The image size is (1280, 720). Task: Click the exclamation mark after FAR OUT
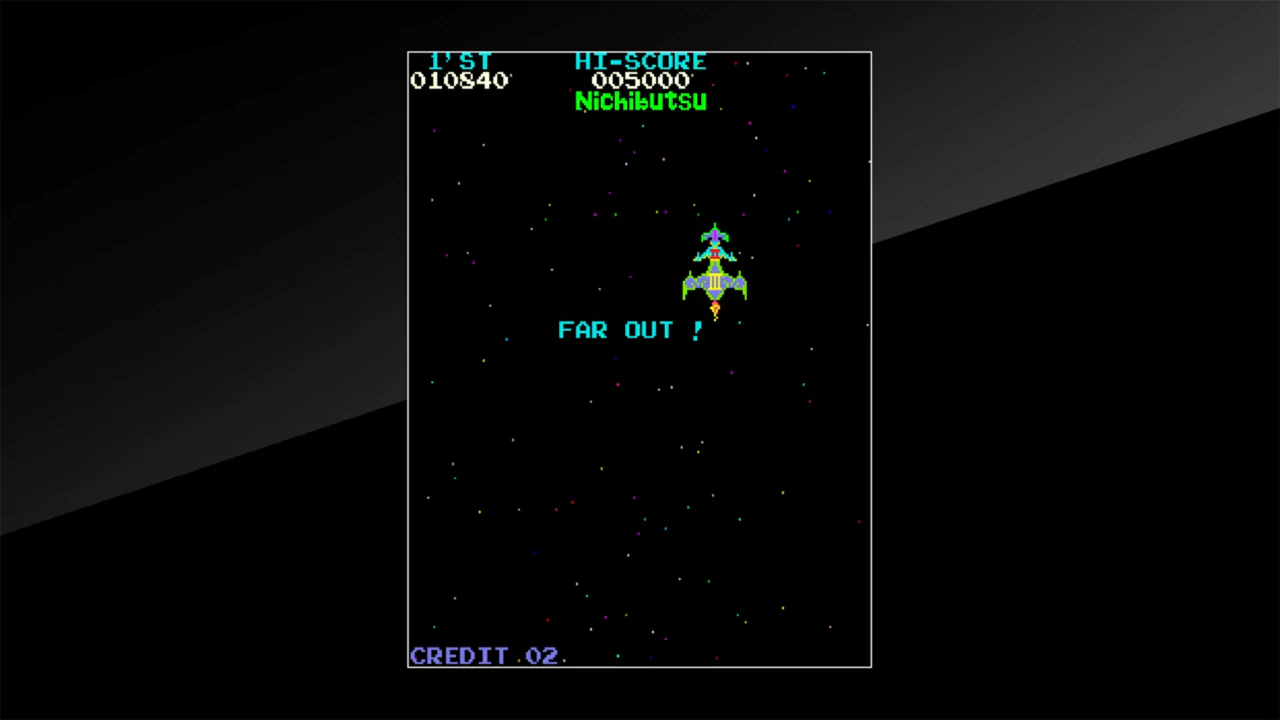coord(698,330)
